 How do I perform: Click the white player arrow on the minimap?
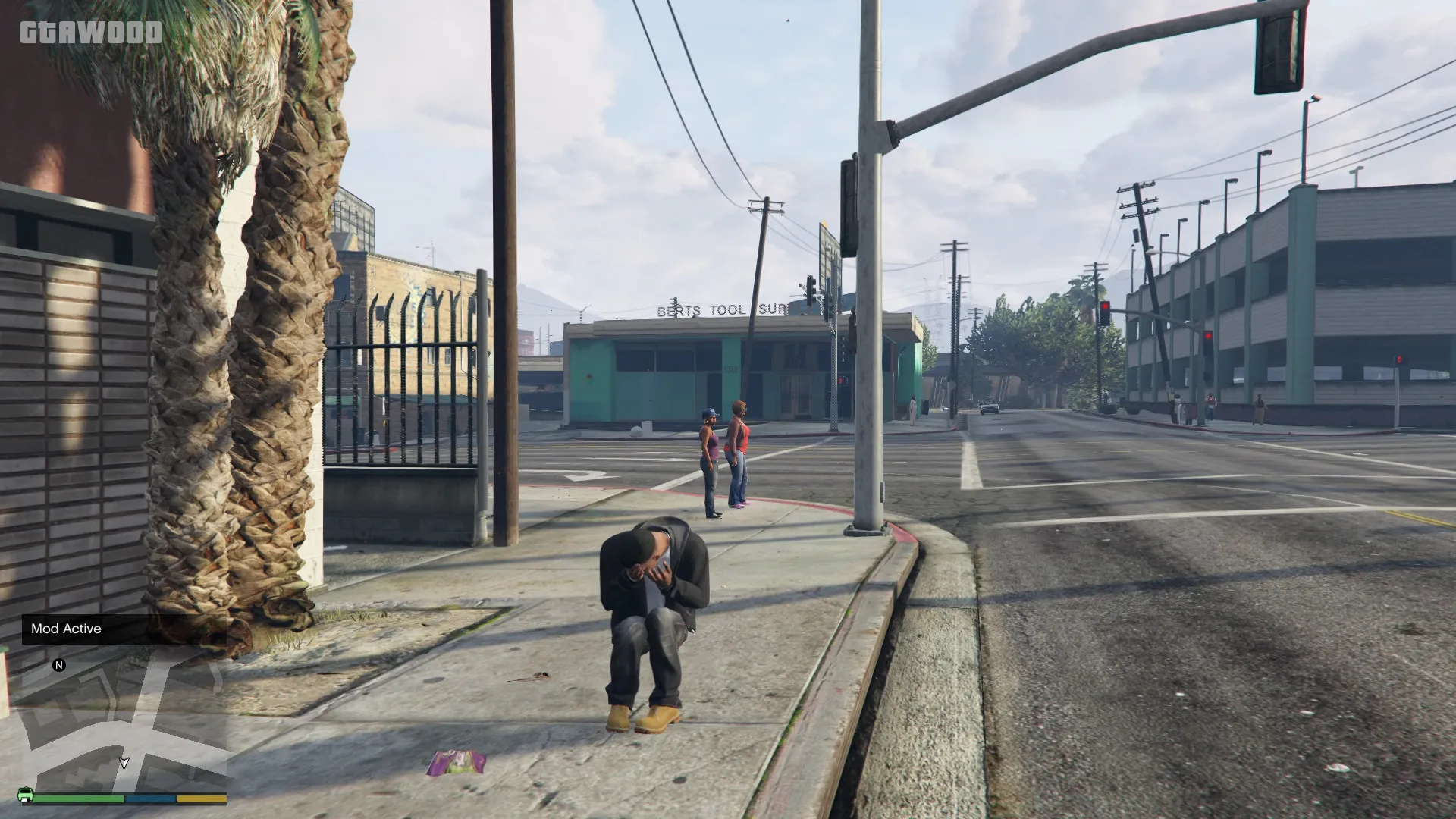[124, 764]
